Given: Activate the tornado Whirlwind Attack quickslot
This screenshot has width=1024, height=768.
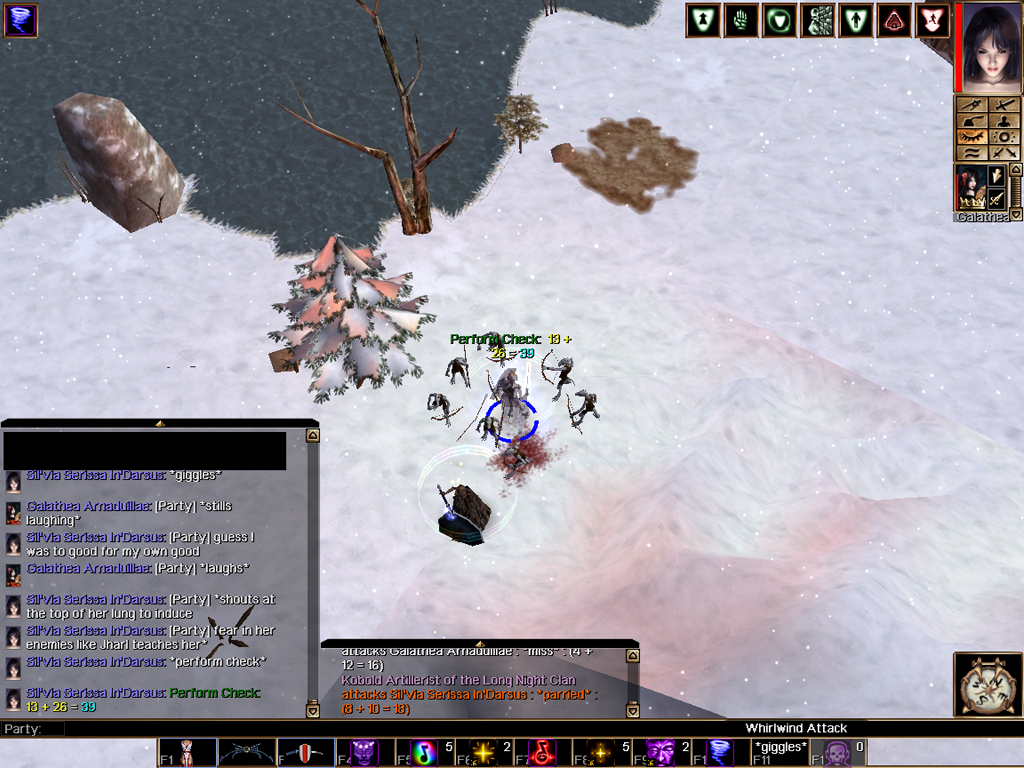Looking at the screenshot, I should click(x=721, y=752).
